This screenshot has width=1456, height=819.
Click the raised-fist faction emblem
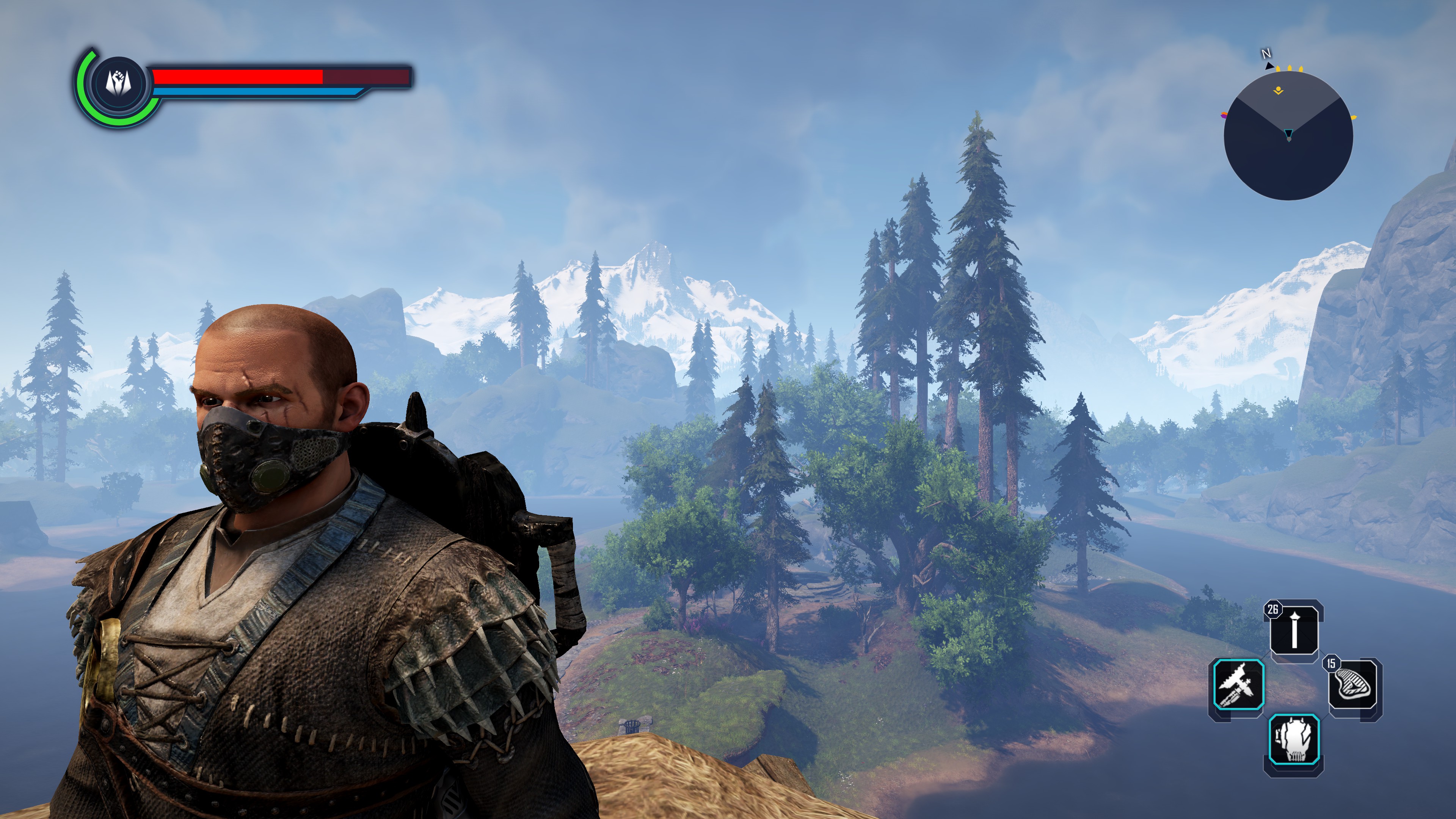point(118,83)
